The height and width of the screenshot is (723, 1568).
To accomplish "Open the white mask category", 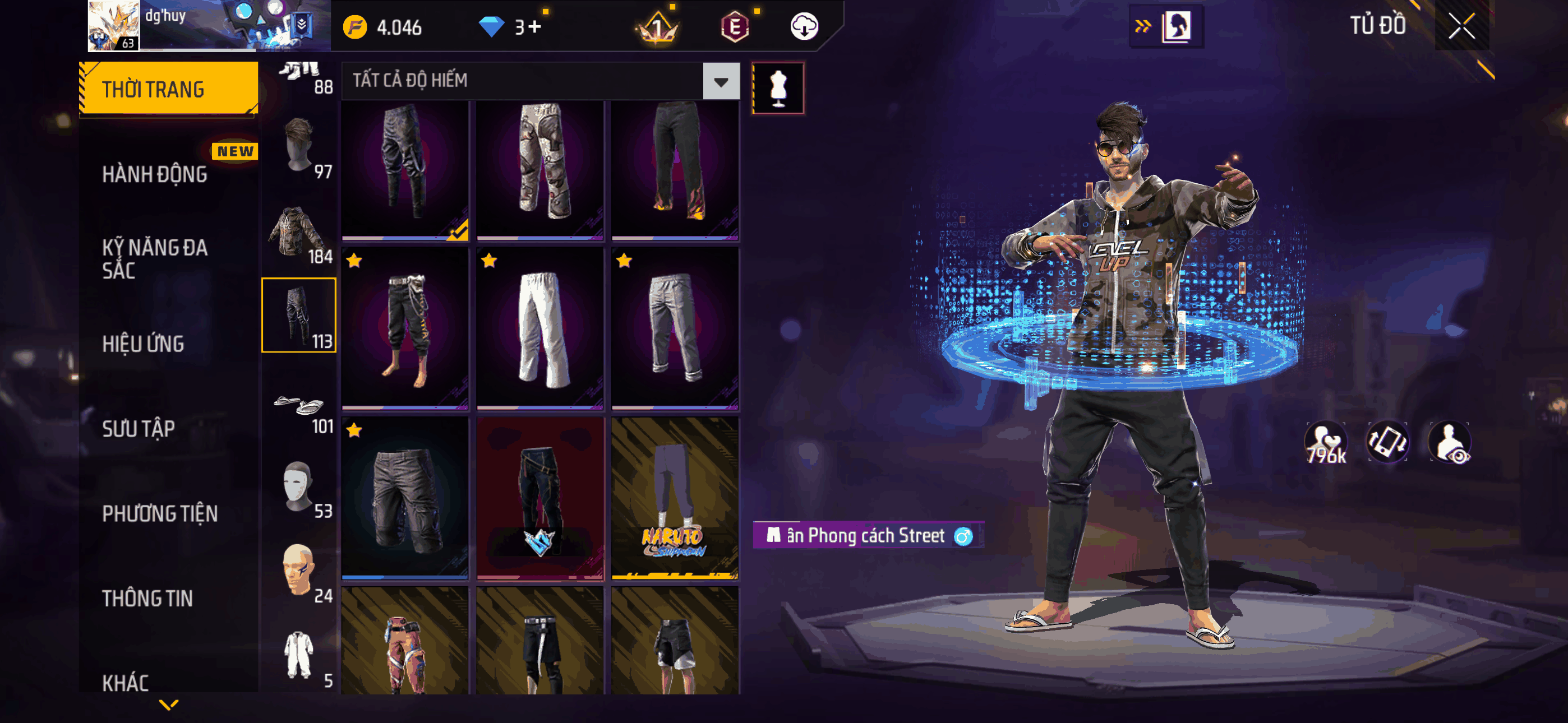I will 299,488.
